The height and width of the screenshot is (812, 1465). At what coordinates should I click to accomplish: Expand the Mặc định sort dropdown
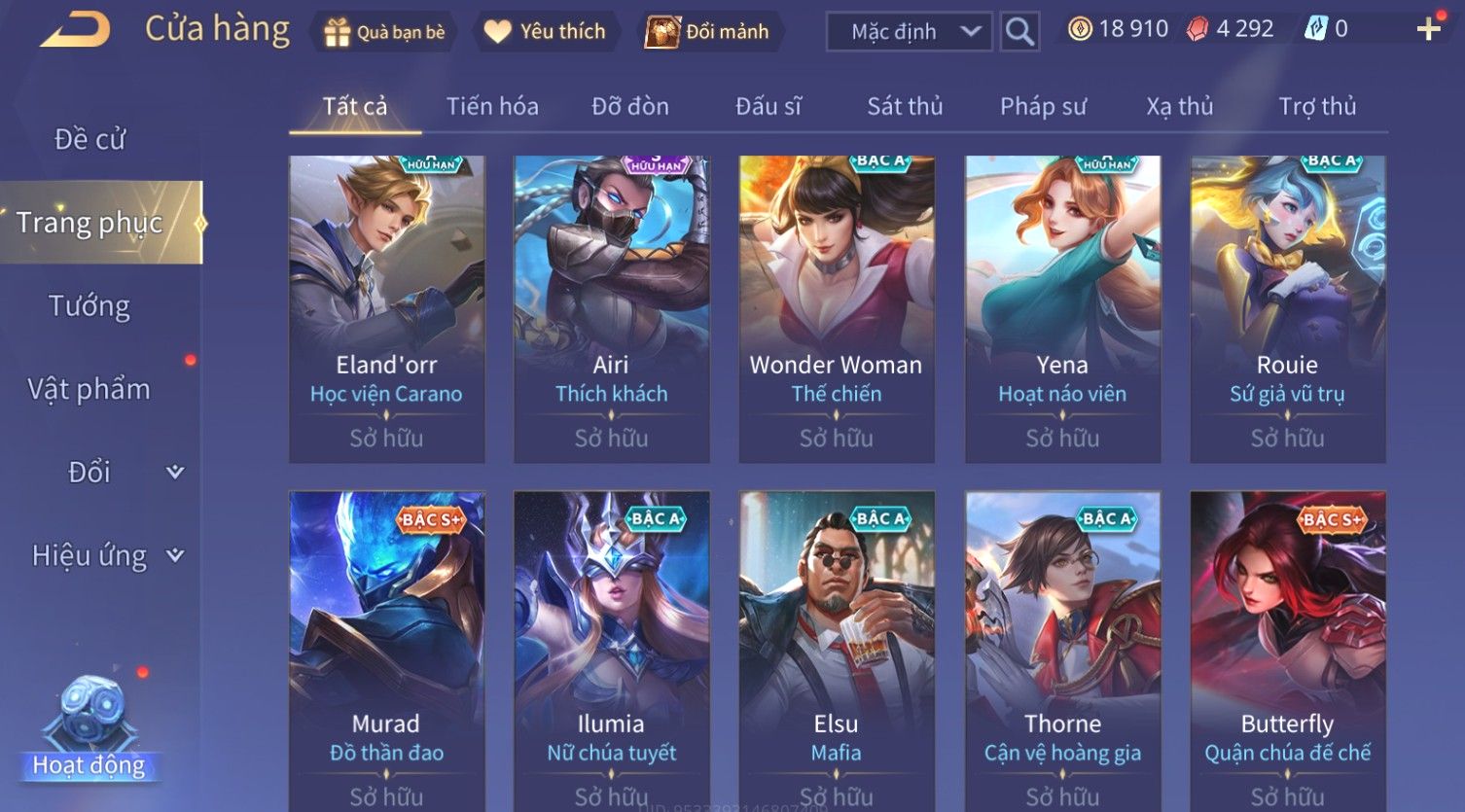pos(910,32)
